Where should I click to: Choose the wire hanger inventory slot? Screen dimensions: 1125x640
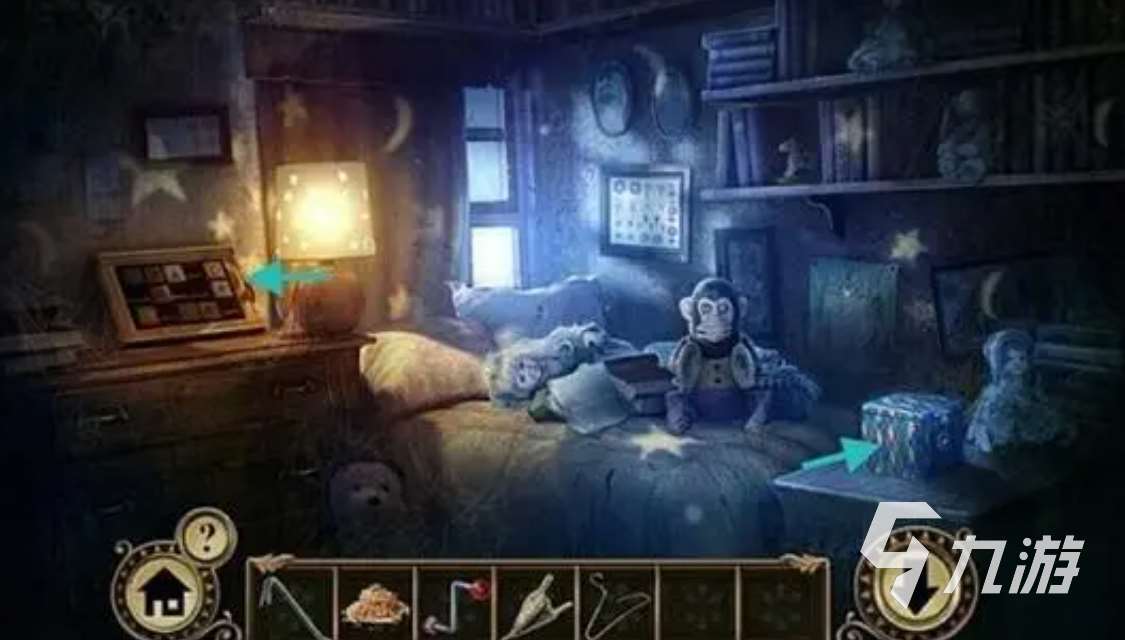click(614, 603)
